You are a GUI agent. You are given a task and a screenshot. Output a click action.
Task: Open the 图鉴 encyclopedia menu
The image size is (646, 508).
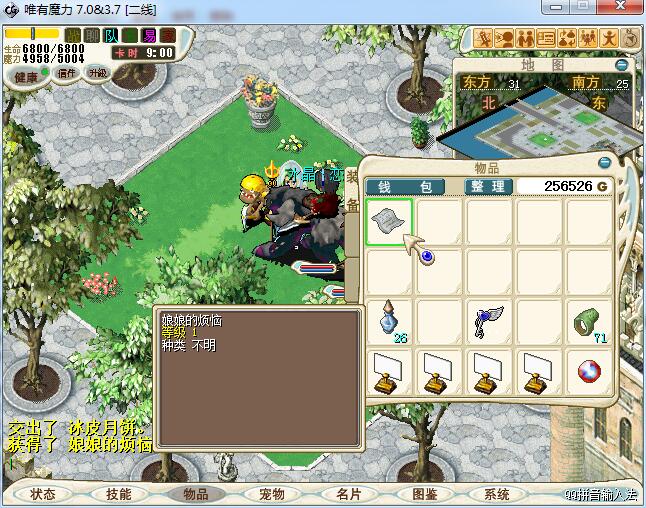[424, 494]
